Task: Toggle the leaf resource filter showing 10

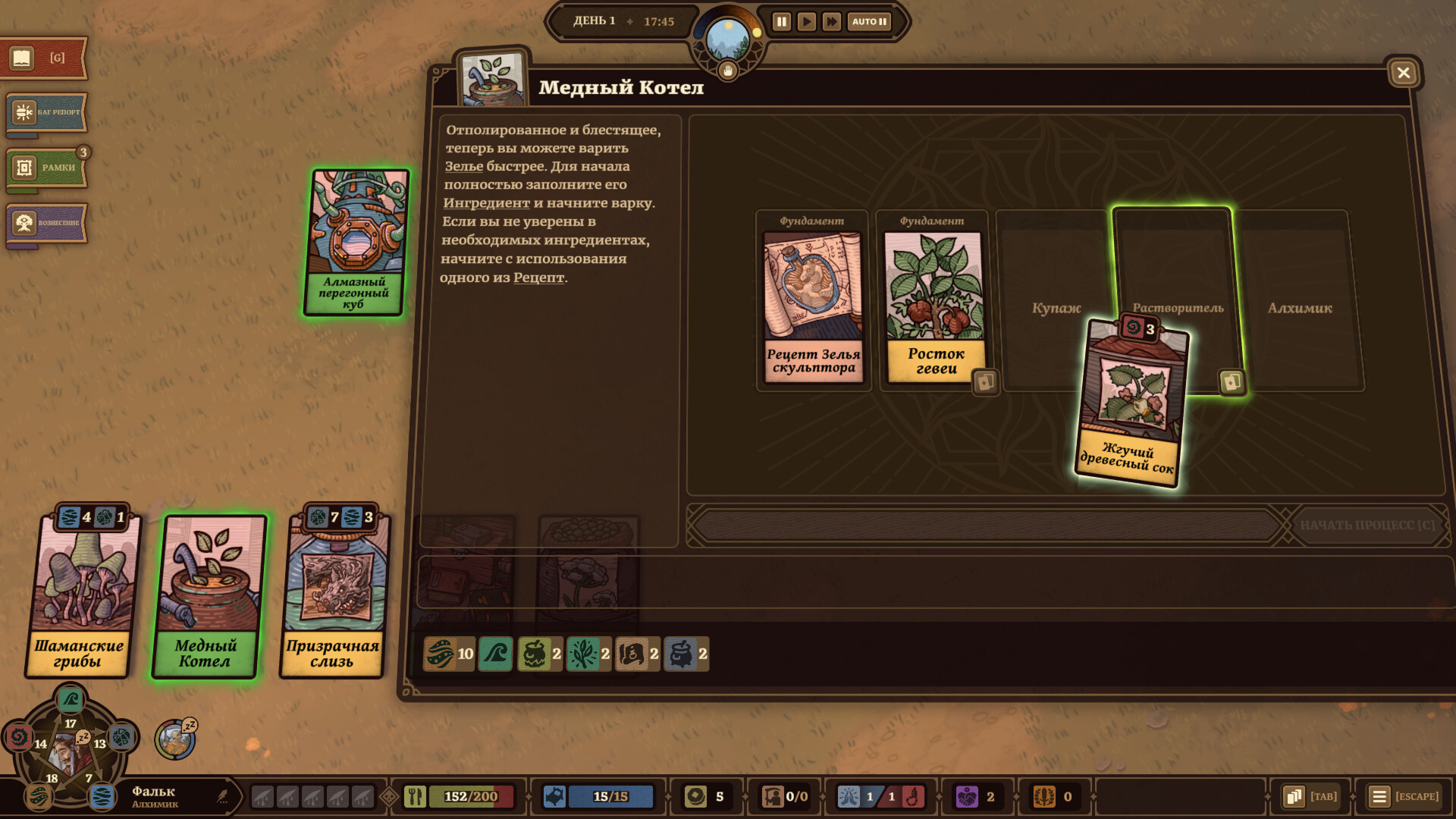Action: (442, 654)
